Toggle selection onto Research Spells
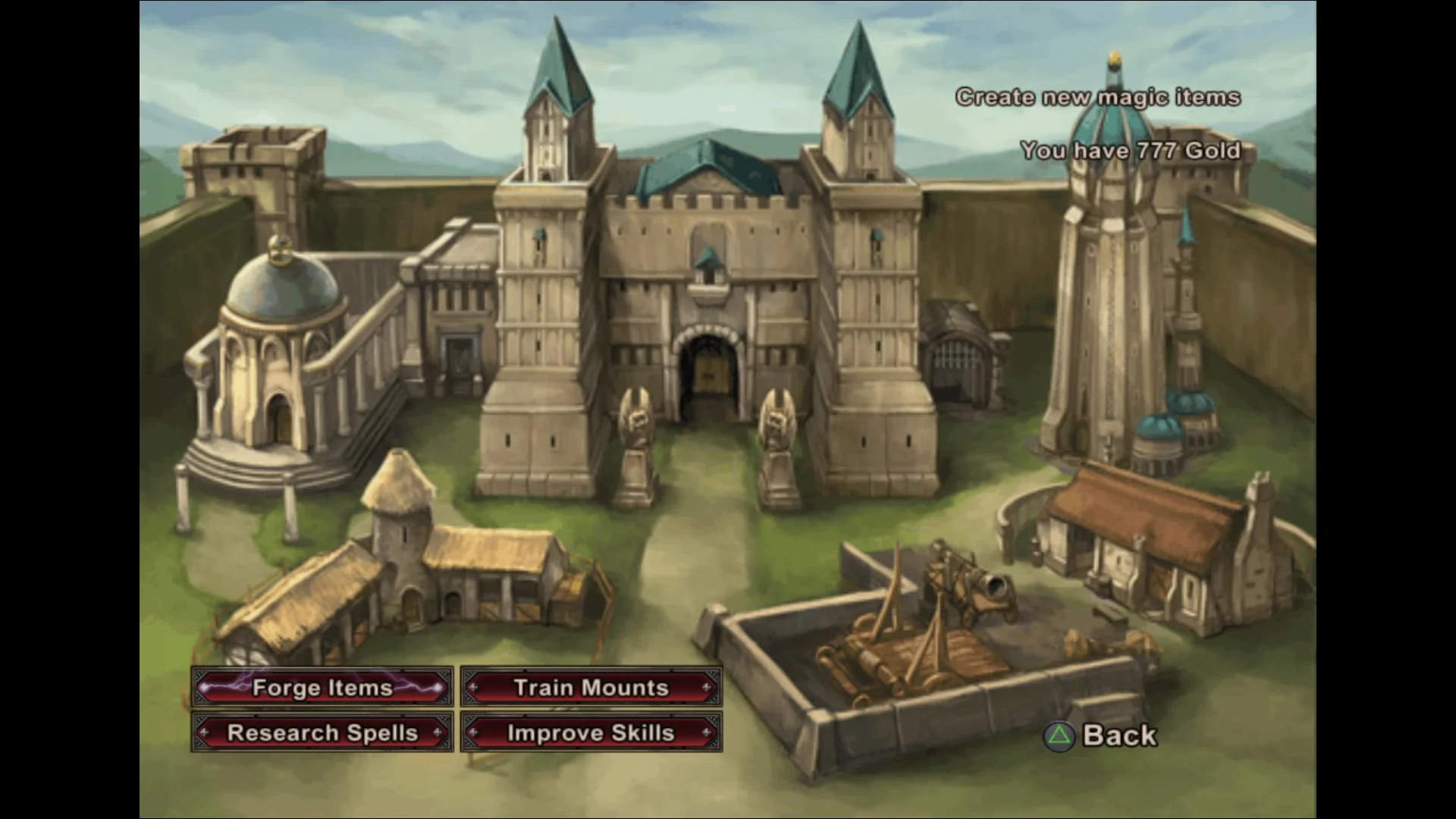 [322, 733]
